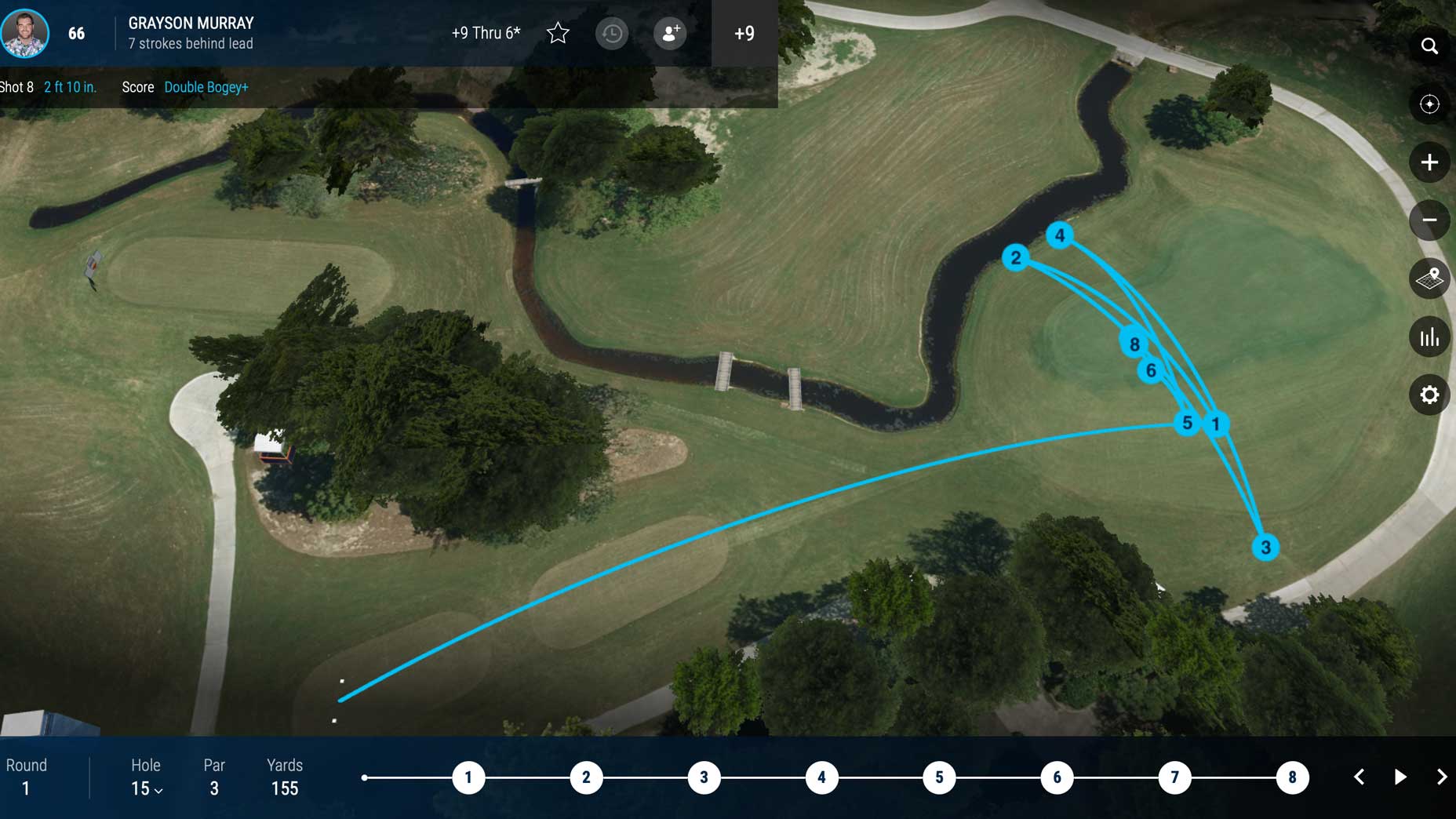
Task: Favorite Grayson Murray with the star
Action: tap(558, 33)
